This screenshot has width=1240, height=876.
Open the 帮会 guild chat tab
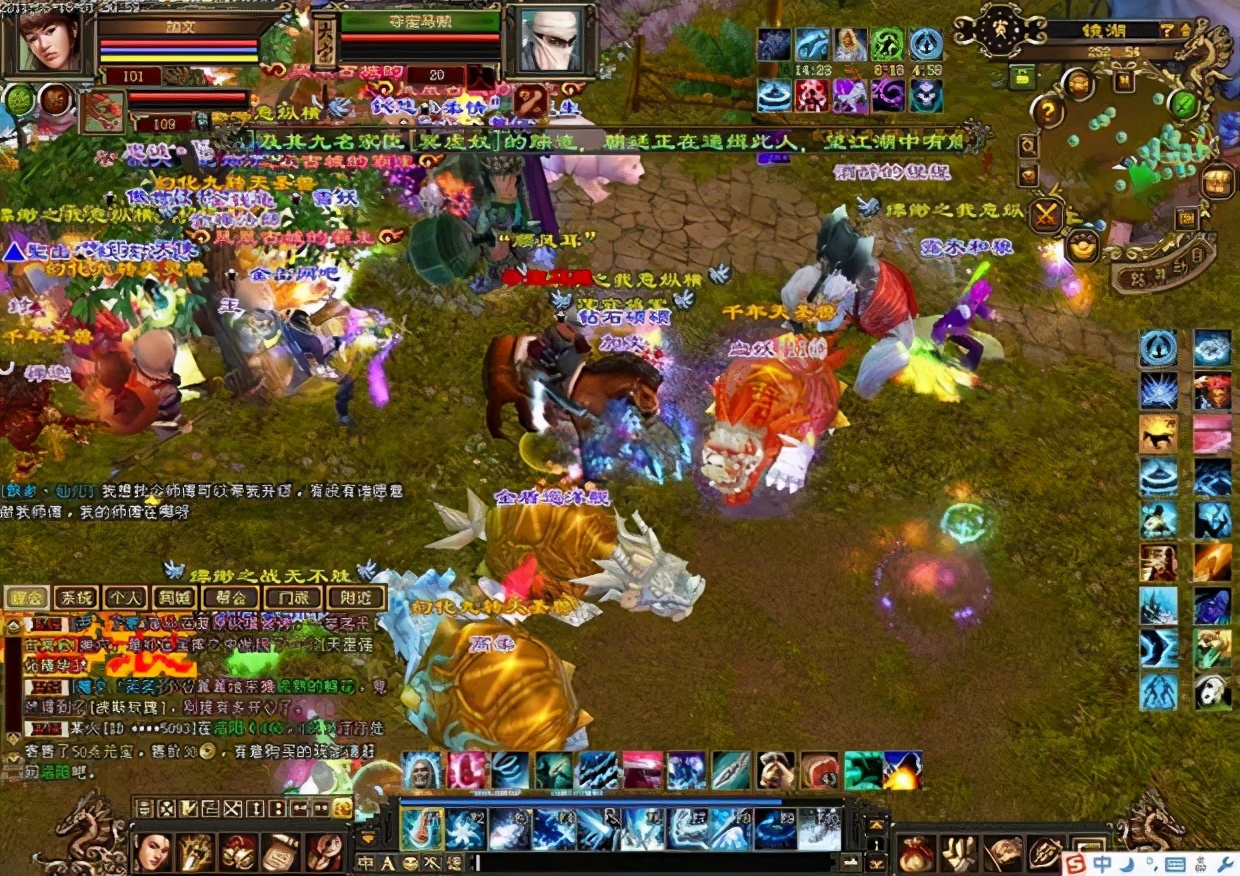229,598
